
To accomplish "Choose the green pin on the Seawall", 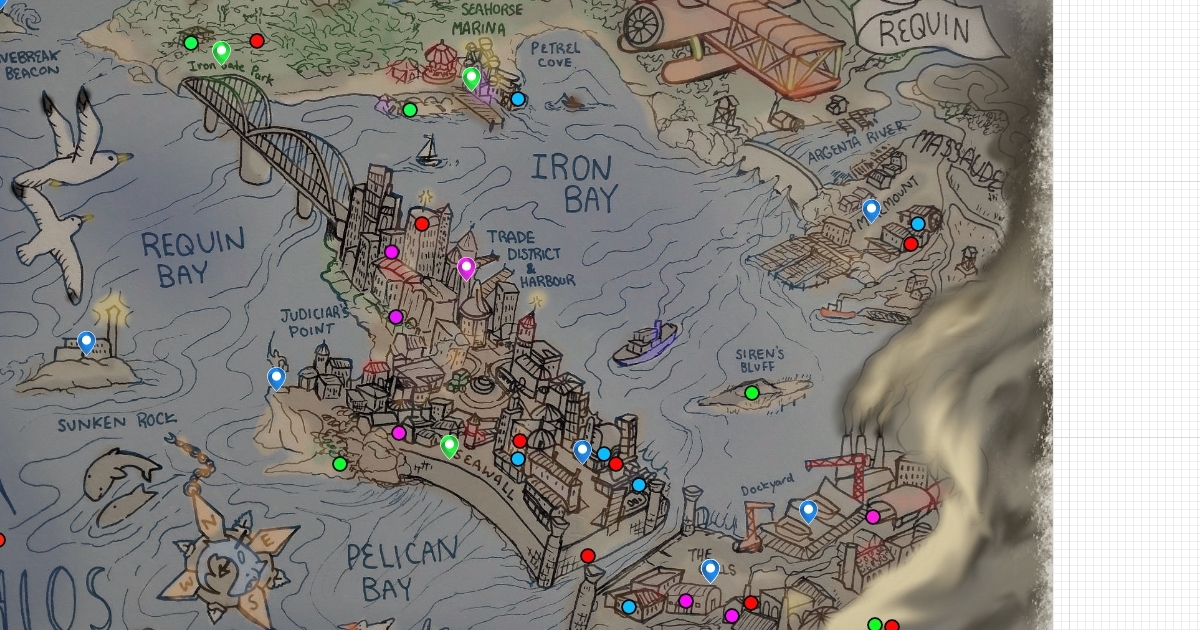I will [x=450, y=445].
